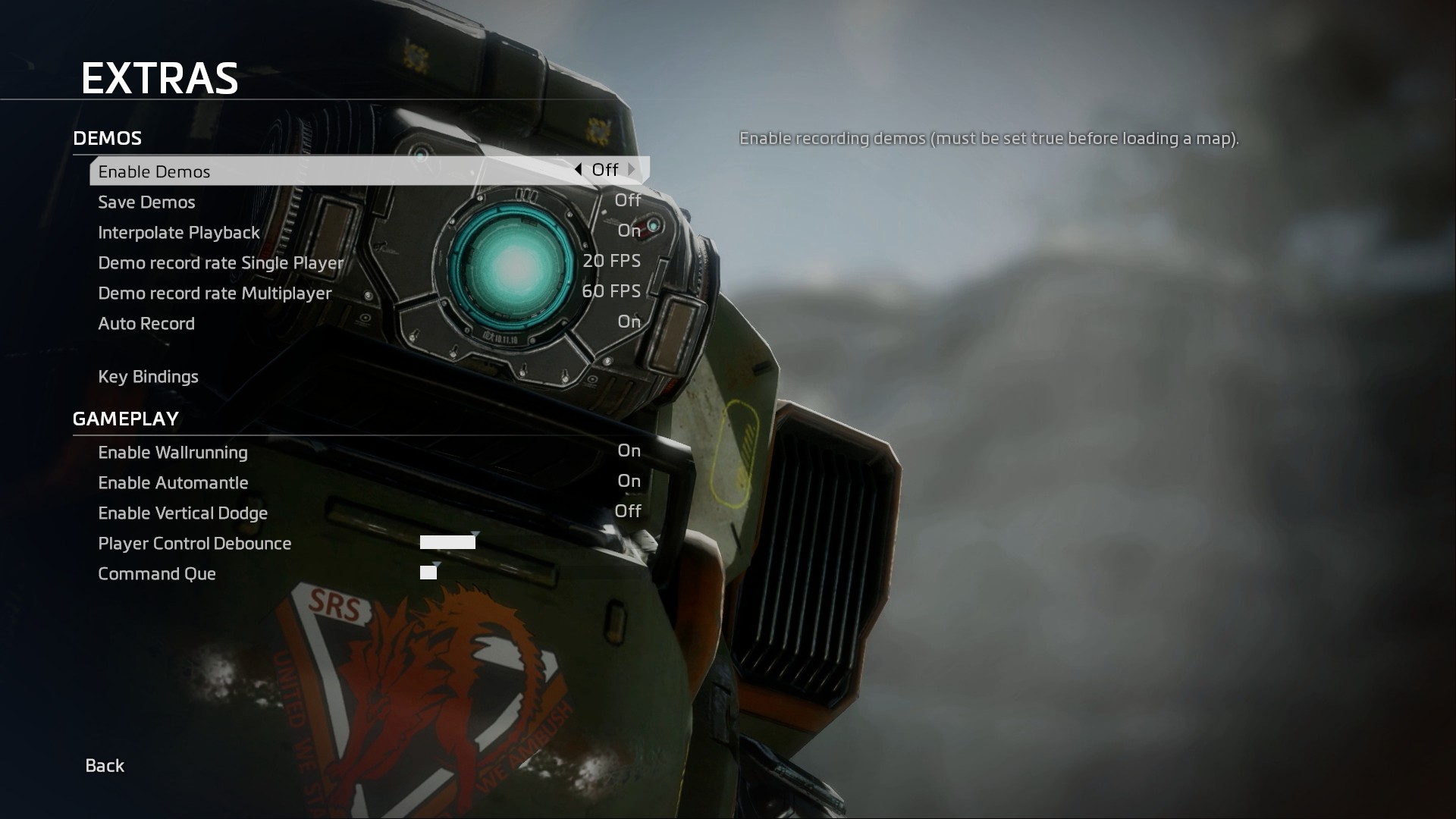Change Demo record rate Single Player
The height and width of the screenshot is (819, 1456).
click(x=611, y=262)
